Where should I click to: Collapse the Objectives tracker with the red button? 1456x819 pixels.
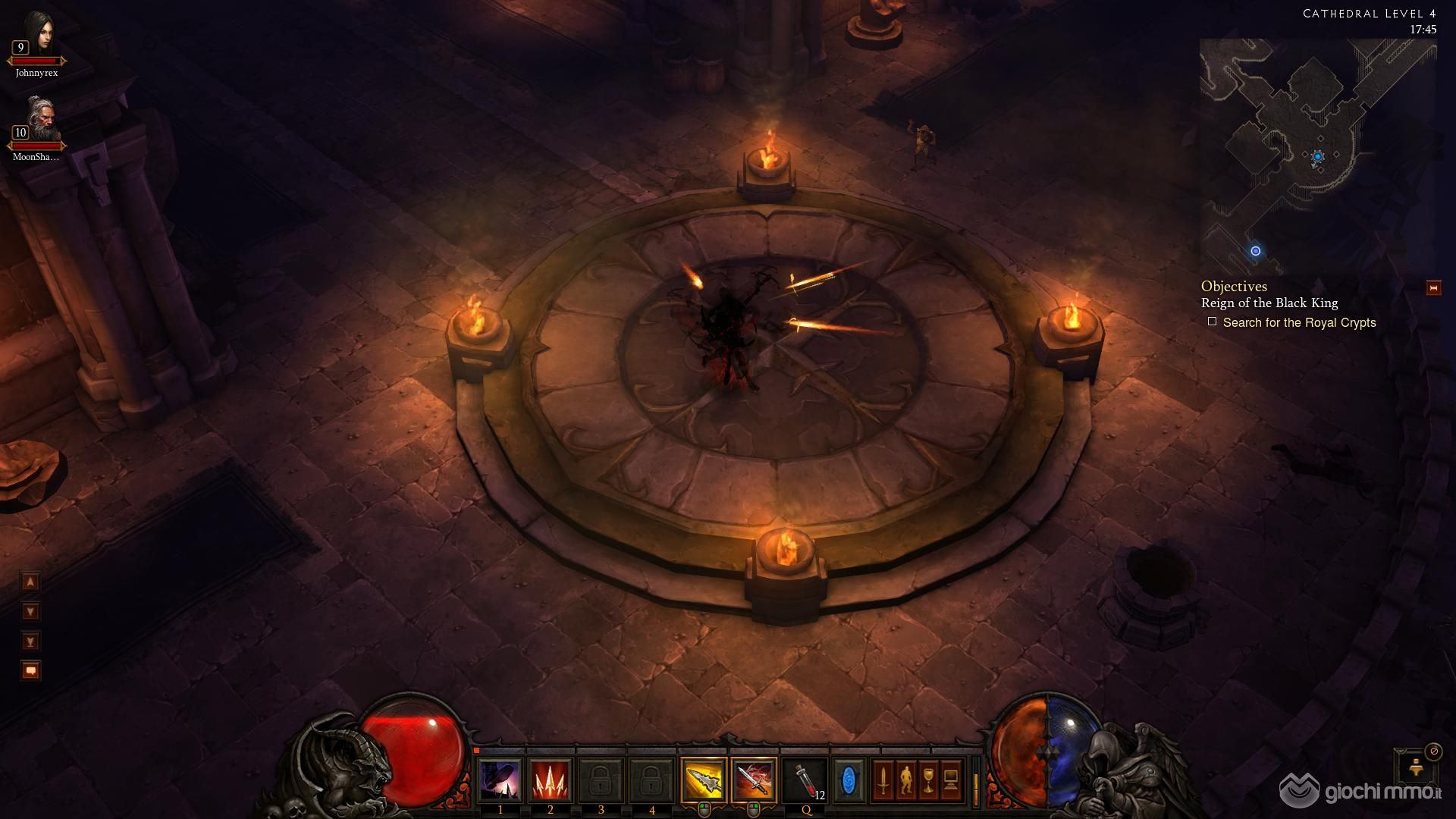(x=1433, y=288)
